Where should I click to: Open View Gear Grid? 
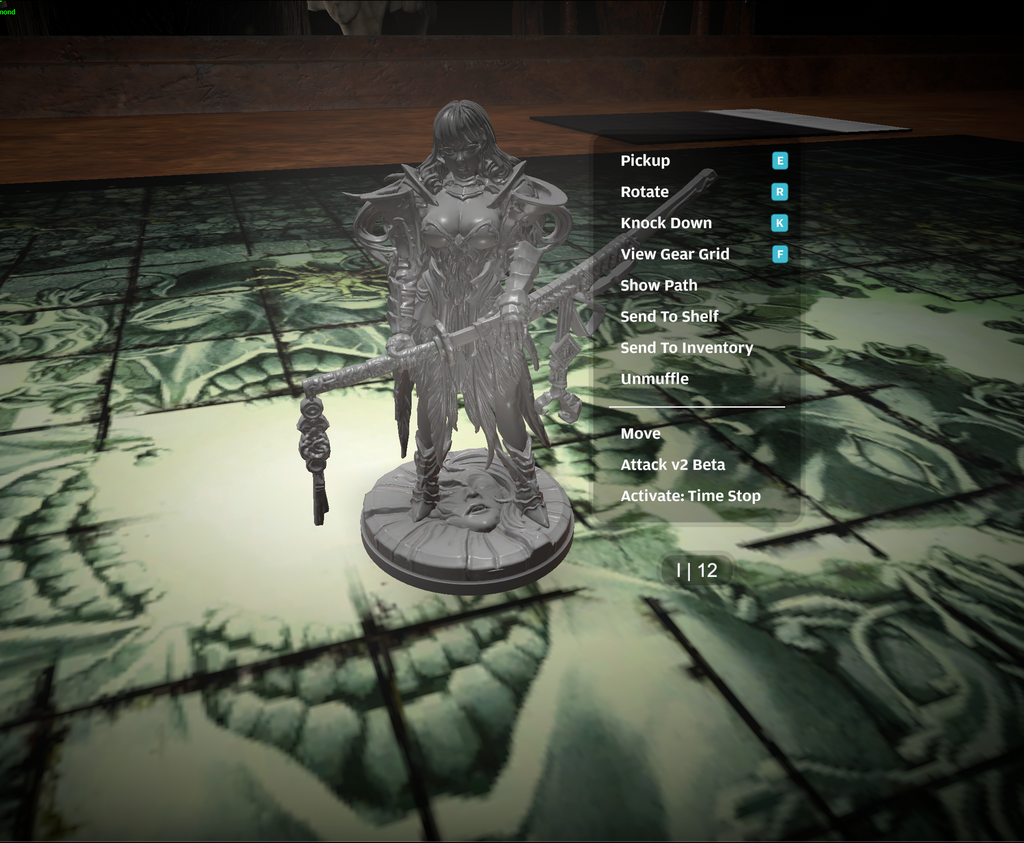click(x=674, y=254)
